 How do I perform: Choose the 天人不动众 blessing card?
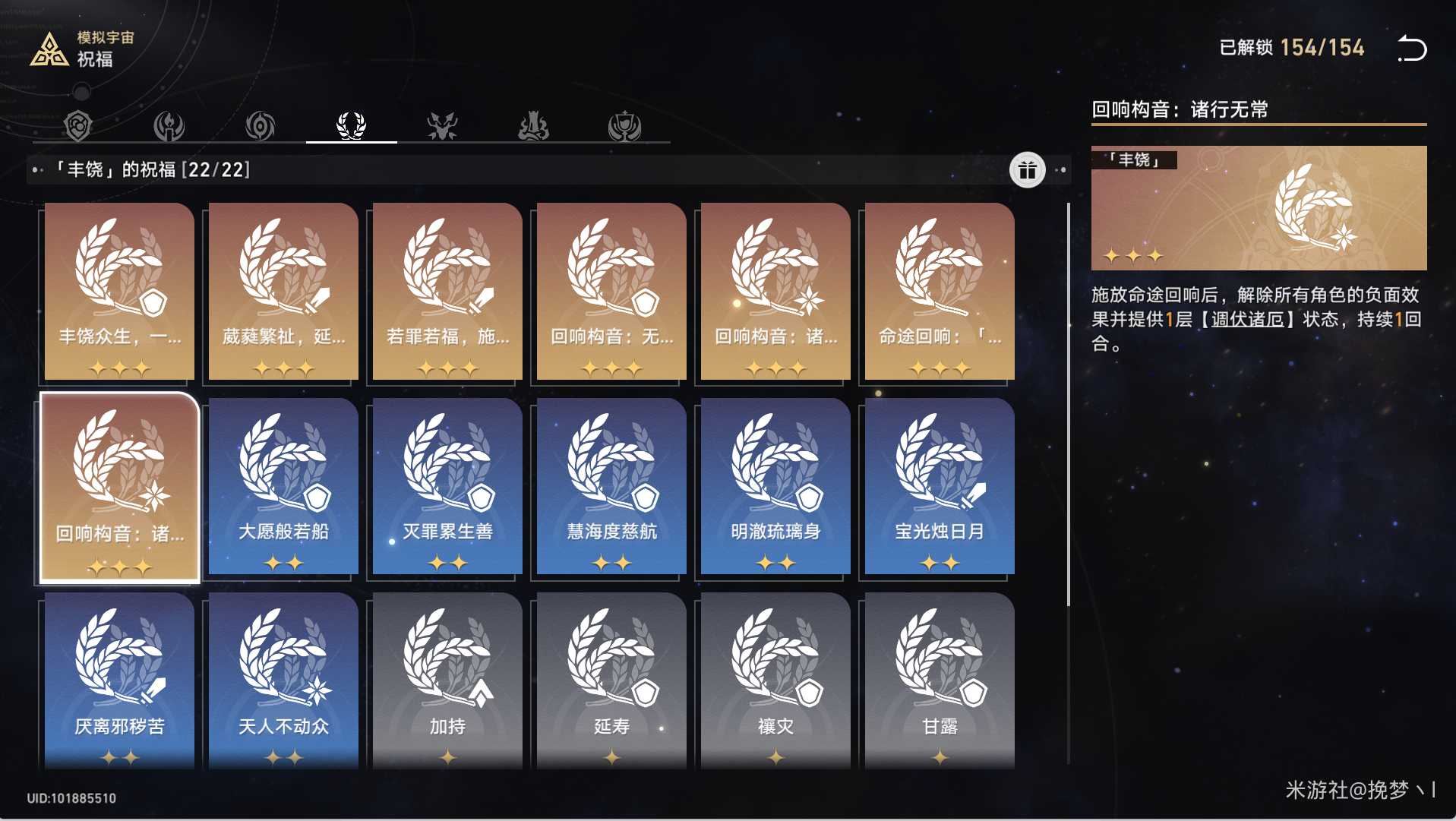pyautogui.click(x=283, y=680)
